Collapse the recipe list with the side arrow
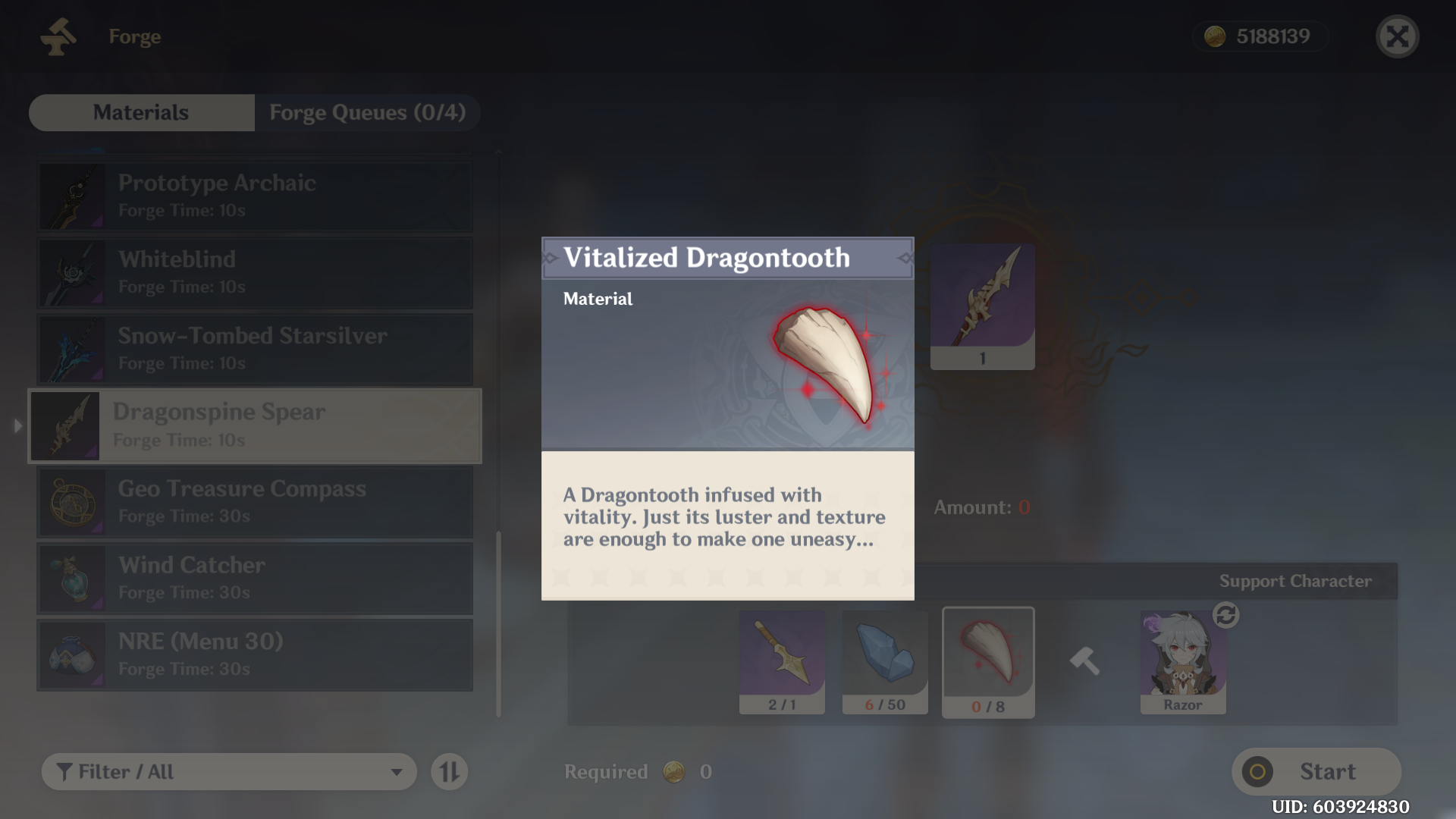The height and width of the screenshot is (819, 1456). tap(17, 425)
